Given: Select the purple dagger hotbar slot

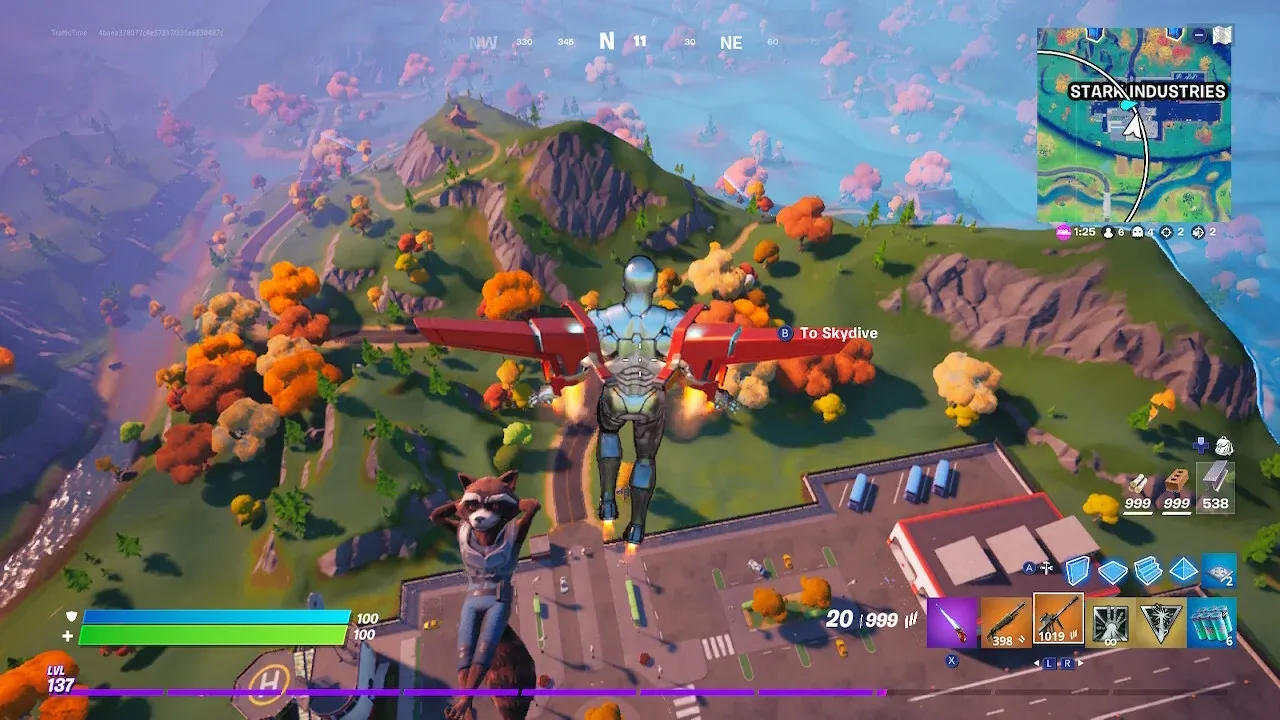Looking at the screenshot, I should 951,622.
